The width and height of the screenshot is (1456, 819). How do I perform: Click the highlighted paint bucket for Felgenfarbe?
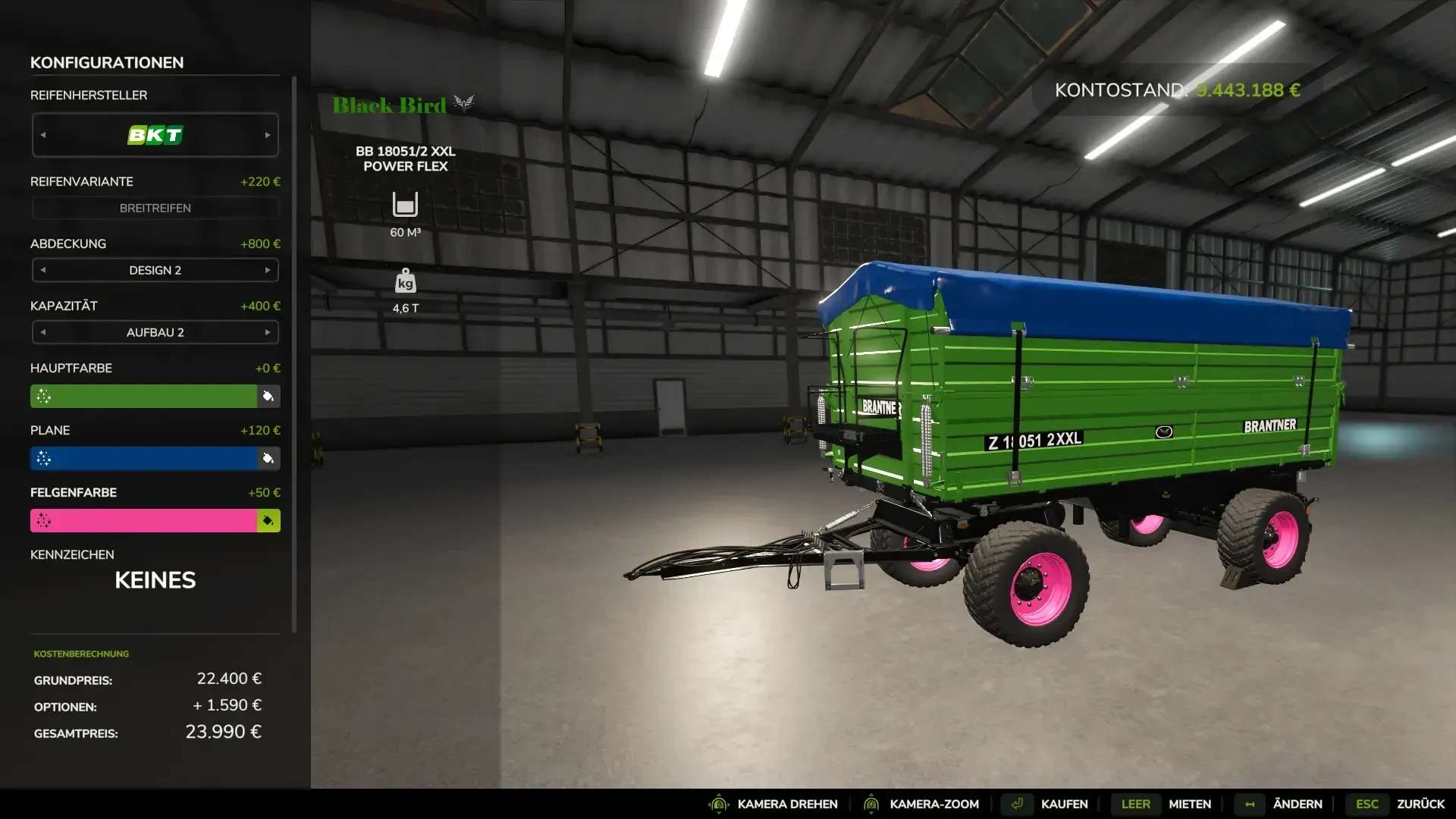[268, 520]
